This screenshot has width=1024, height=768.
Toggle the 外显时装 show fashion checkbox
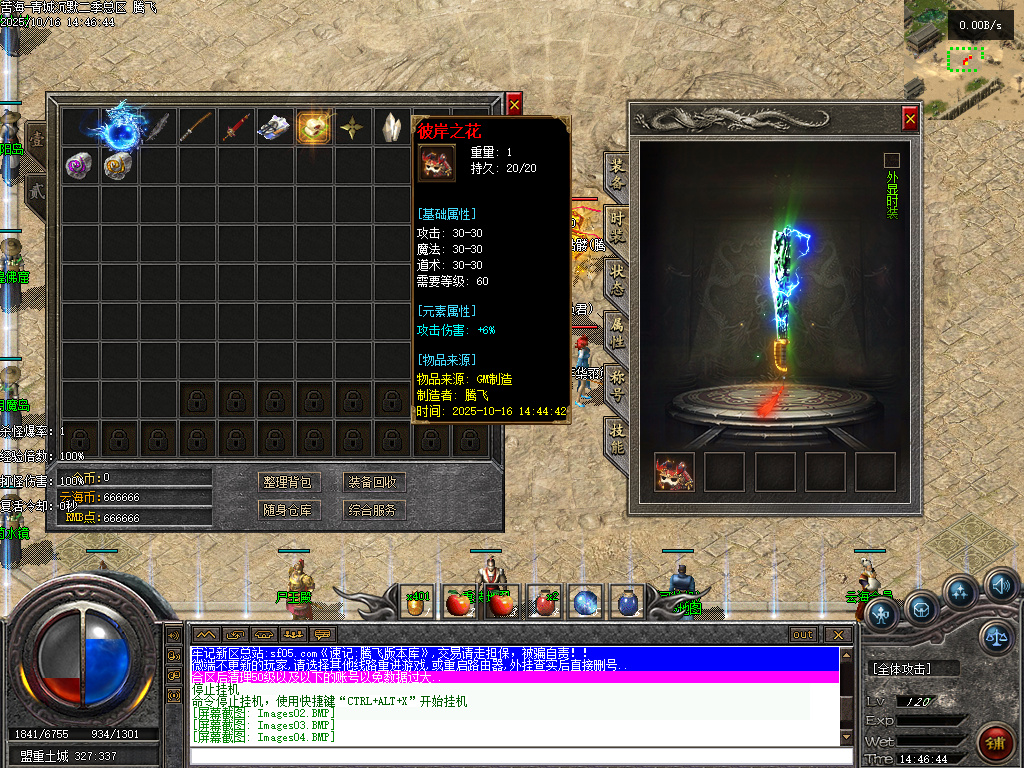coord(892,160)
